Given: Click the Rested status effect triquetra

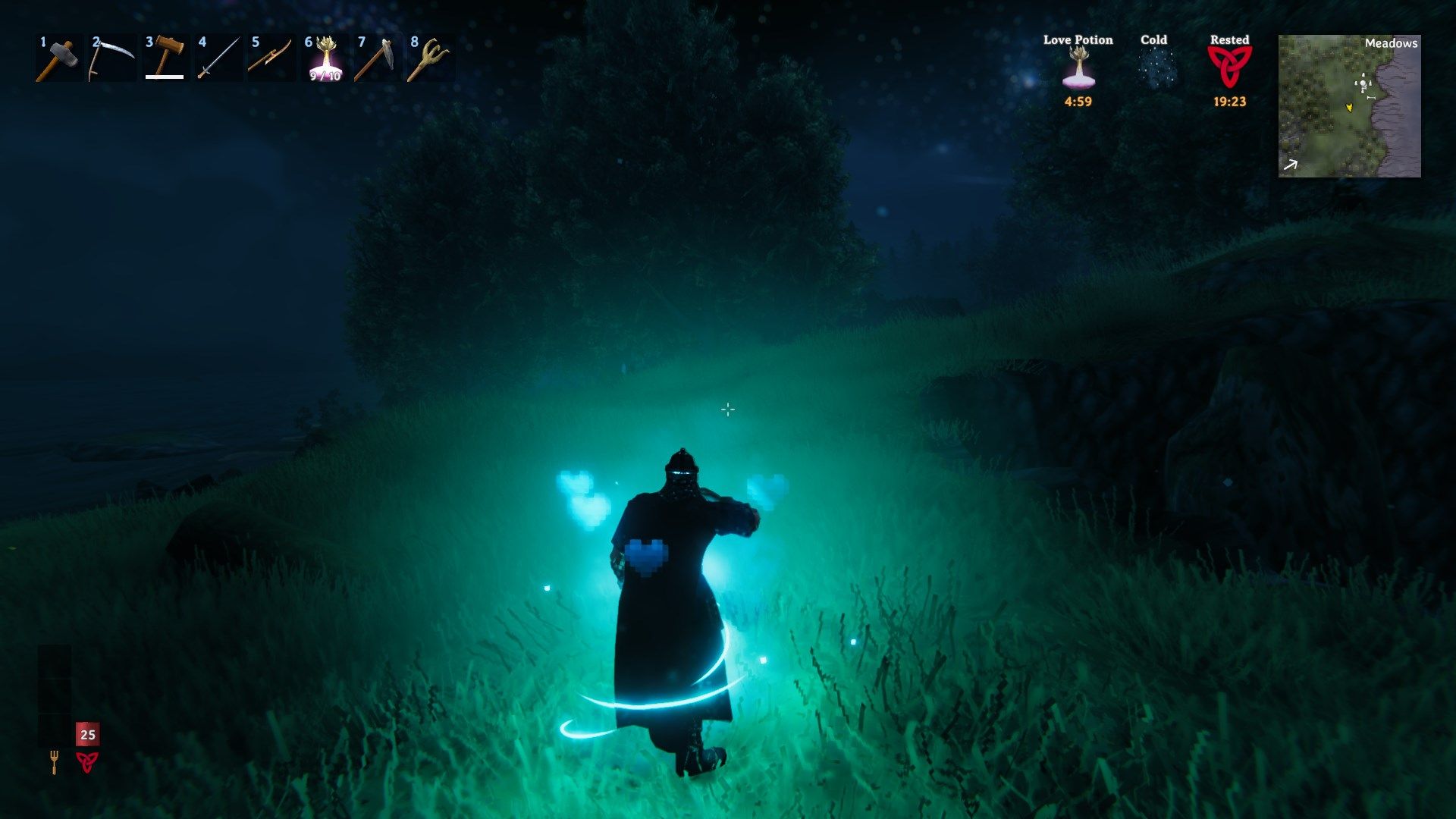Looking at the screenshot, I should point(1229,67).
